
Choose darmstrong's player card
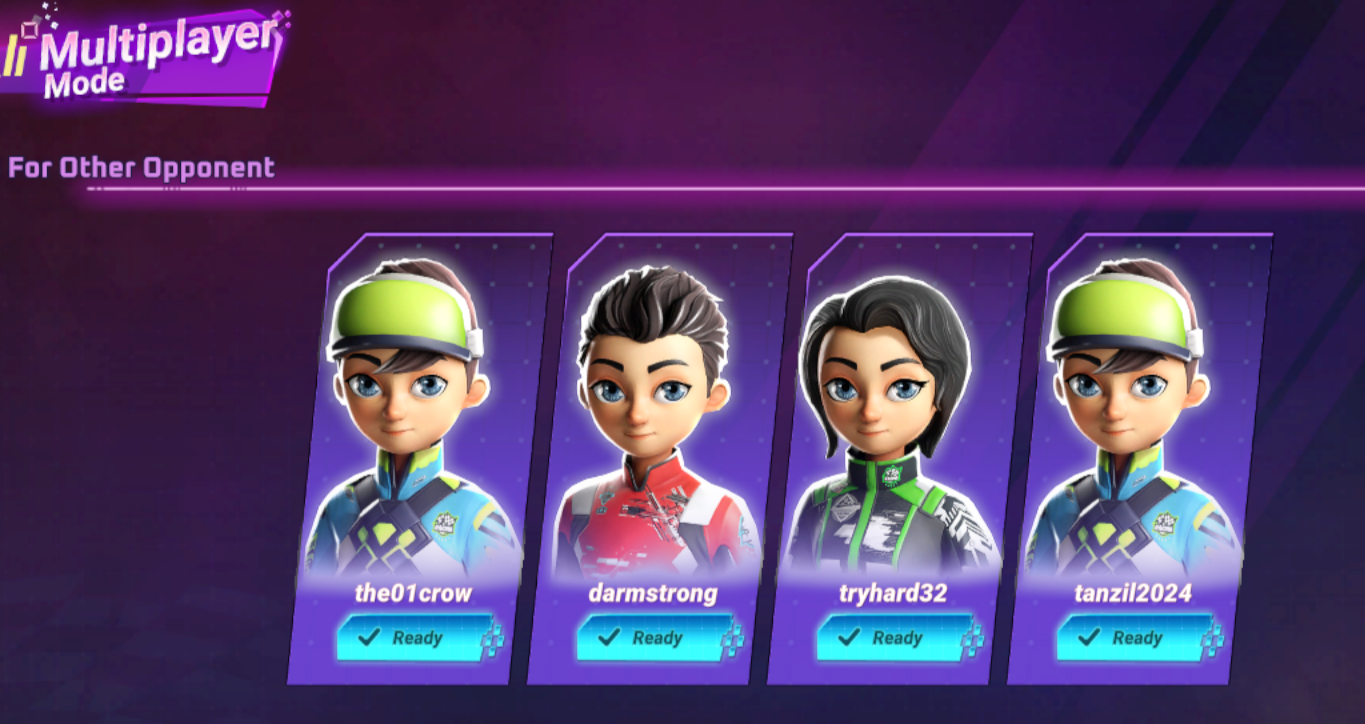point(660,420)
